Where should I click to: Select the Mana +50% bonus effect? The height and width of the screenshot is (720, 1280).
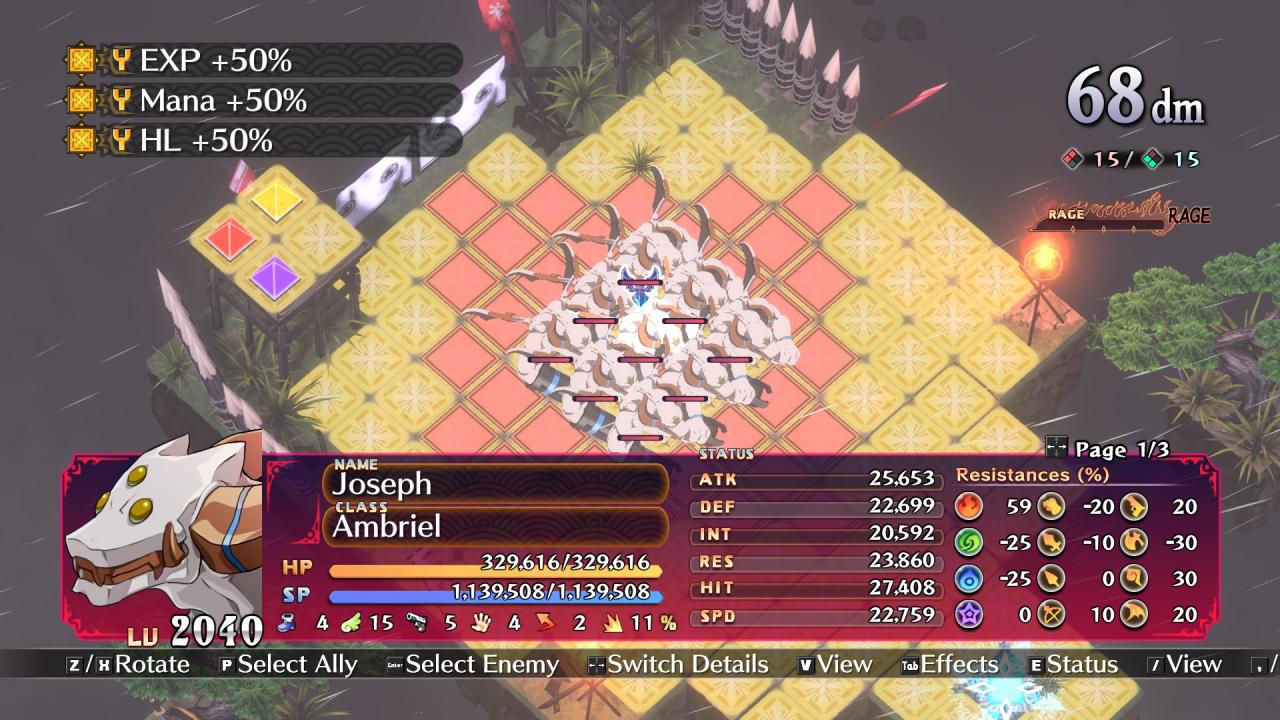(222, 101)
